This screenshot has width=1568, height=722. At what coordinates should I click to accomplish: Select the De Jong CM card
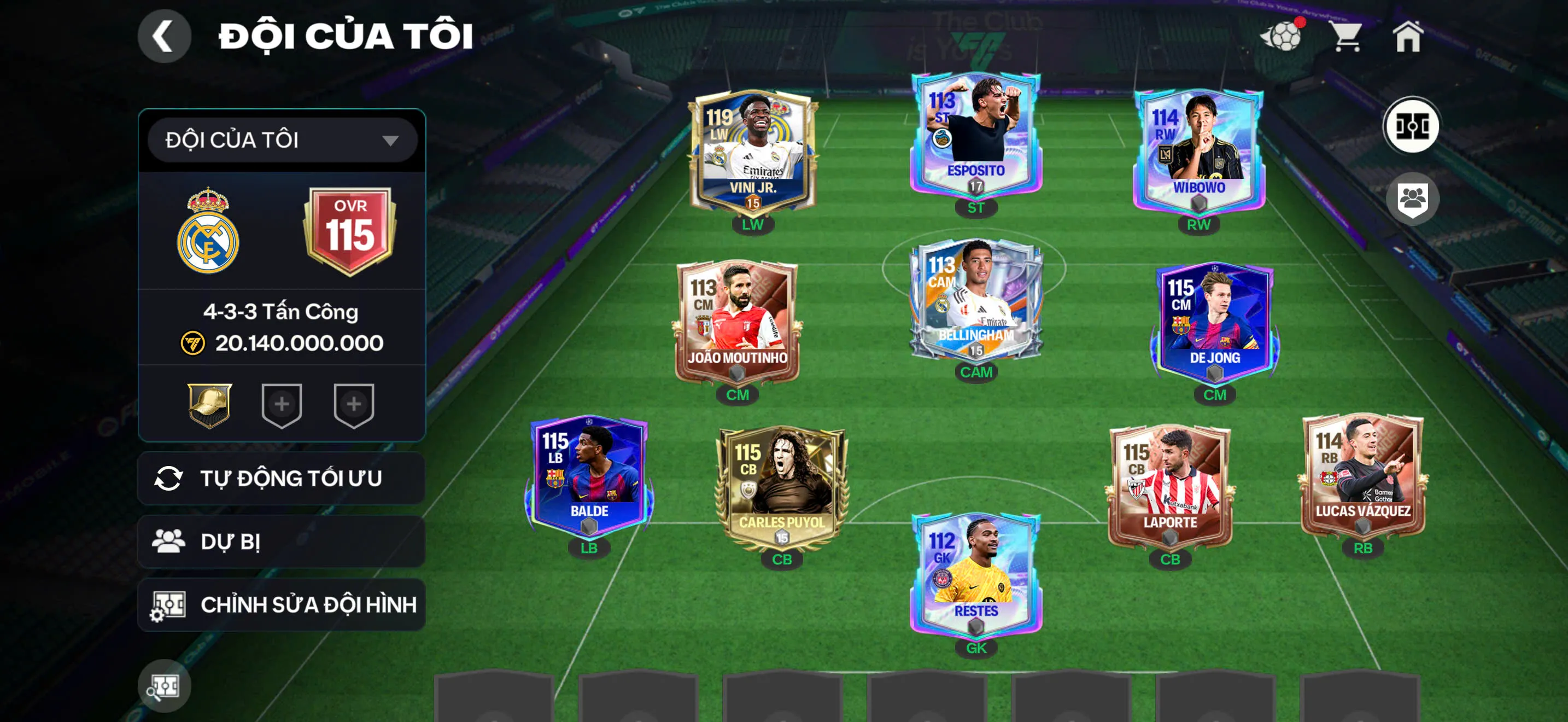1214,323
